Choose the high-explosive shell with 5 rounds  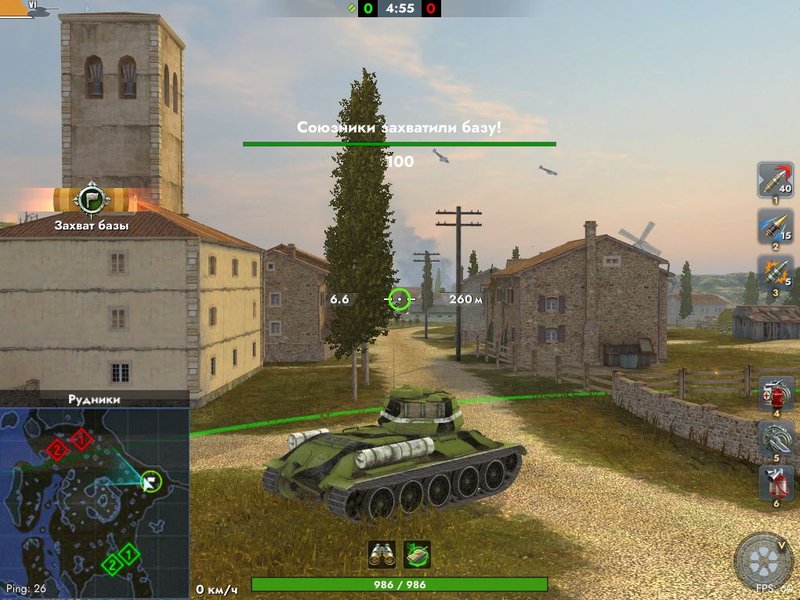click(x=775, y=273)
